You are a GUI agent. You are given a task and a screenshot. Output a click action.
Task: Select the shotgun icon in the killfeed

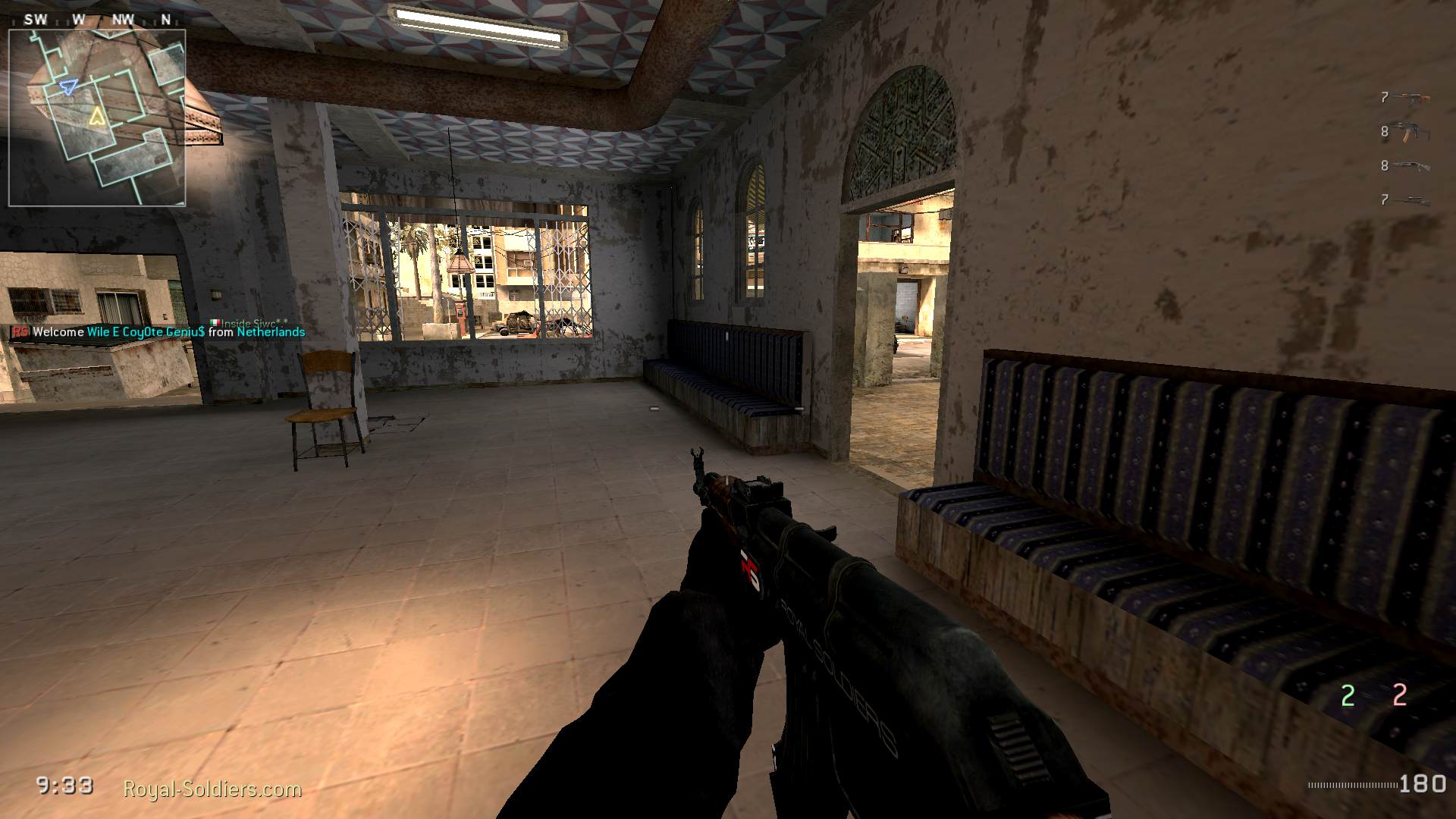click(1410, 165)
